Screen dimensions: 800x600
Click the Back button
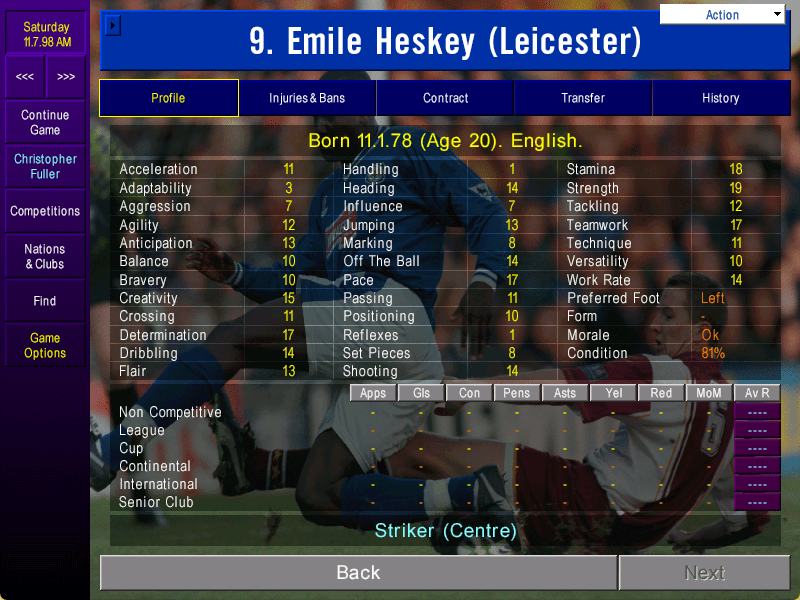(x=358, y=573)
